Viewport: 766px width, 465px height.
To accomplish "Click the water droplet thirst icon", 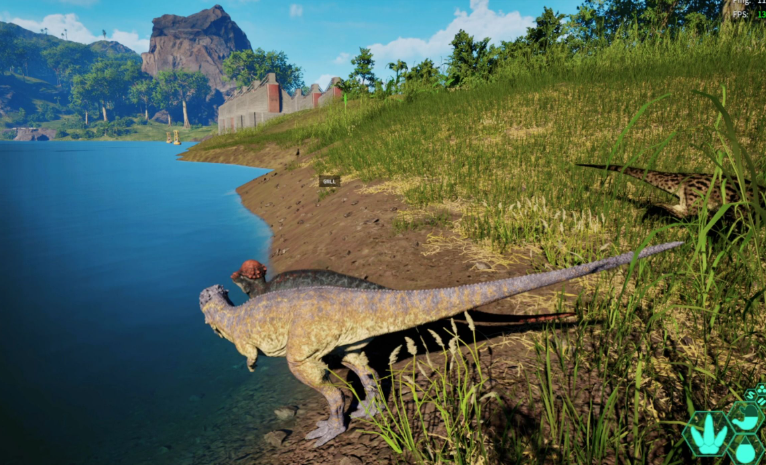I will (x=745, y=450).
